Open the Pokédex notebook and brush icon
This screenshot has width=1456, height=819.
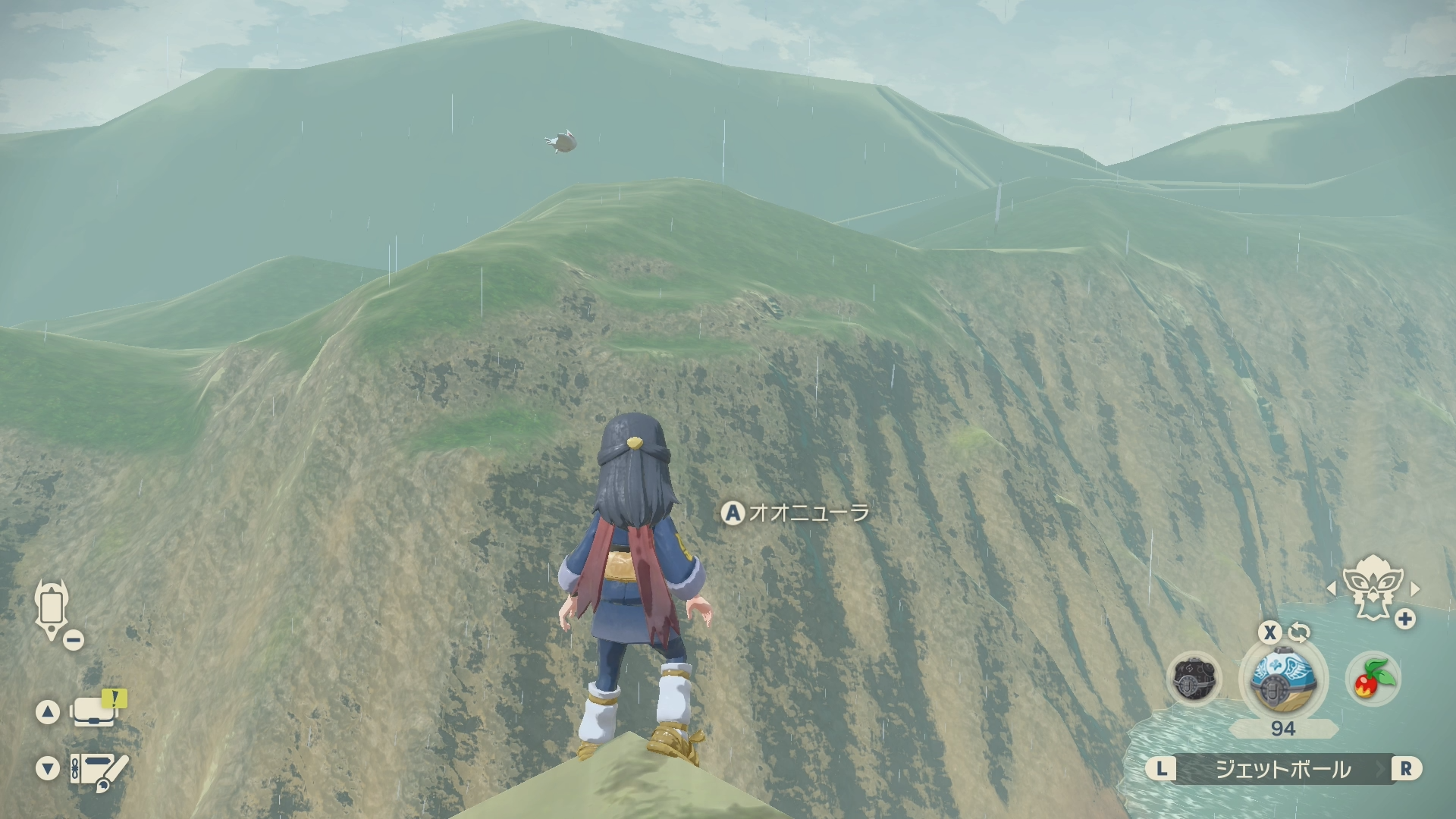tap(99, 769)
